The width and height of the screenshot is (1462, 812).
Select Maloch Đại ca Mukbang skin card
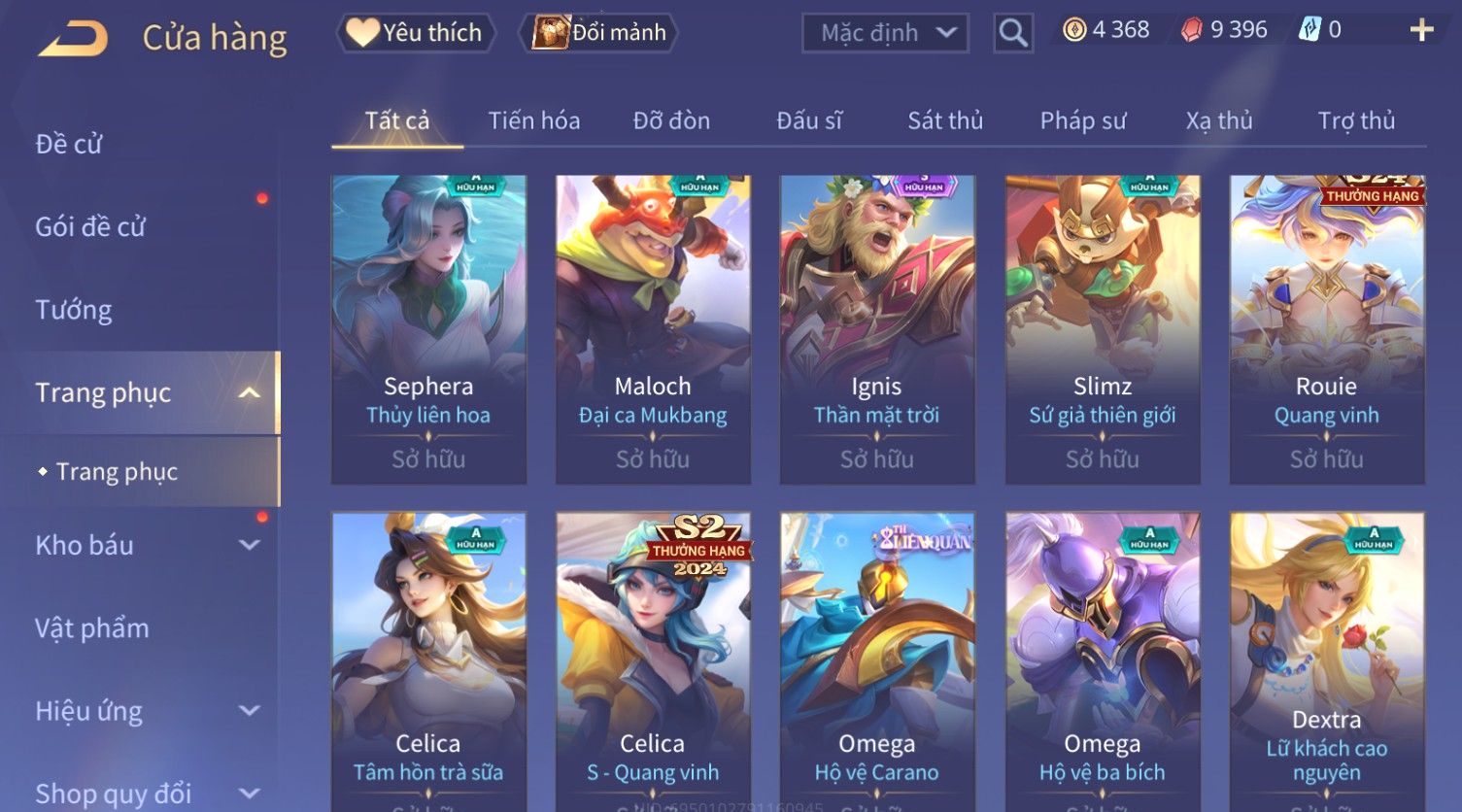pyautogui.click(x=653, y=328)
